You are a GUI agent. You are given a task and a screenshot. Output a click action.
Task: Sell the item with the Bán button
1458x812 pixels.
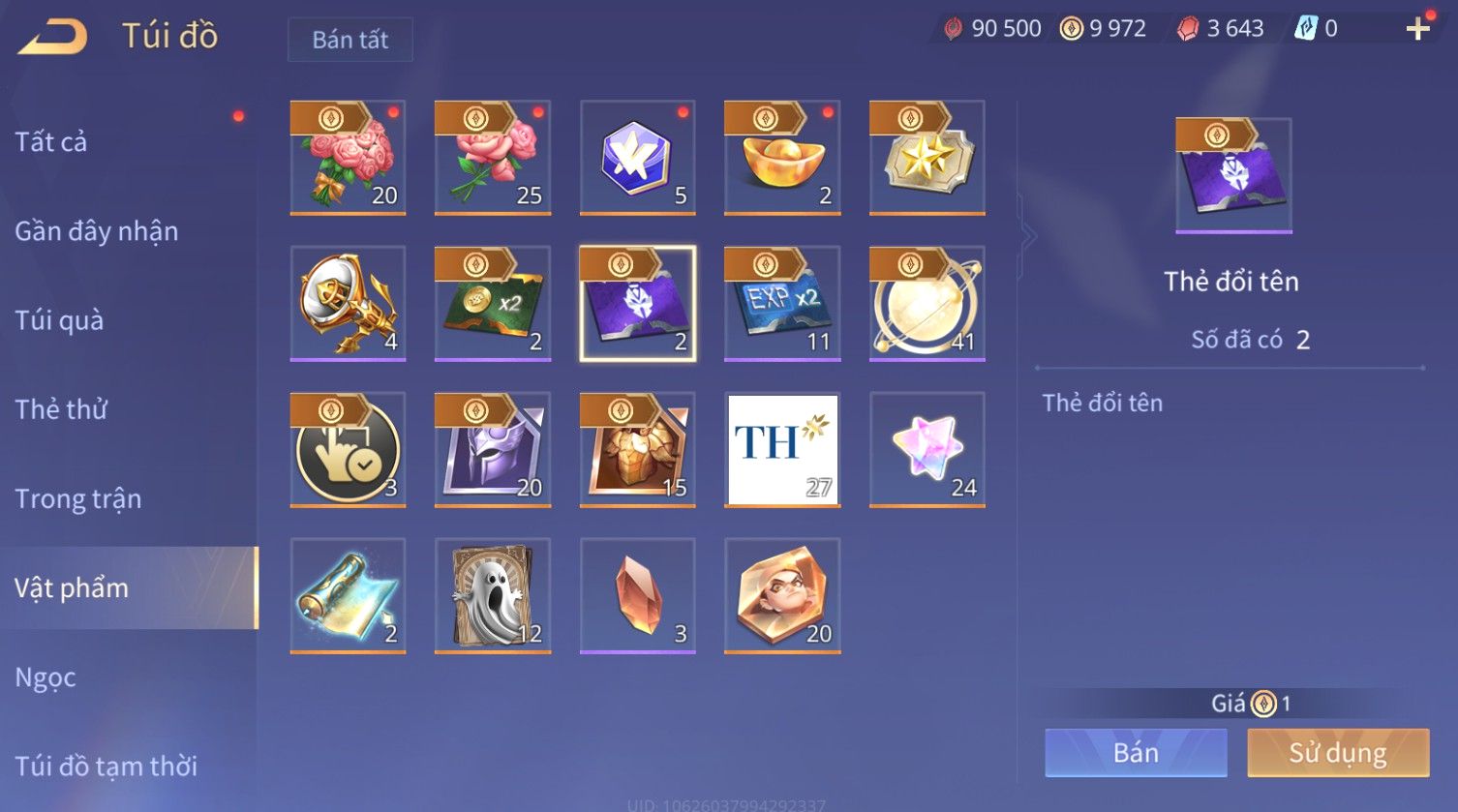[1136, 753]
